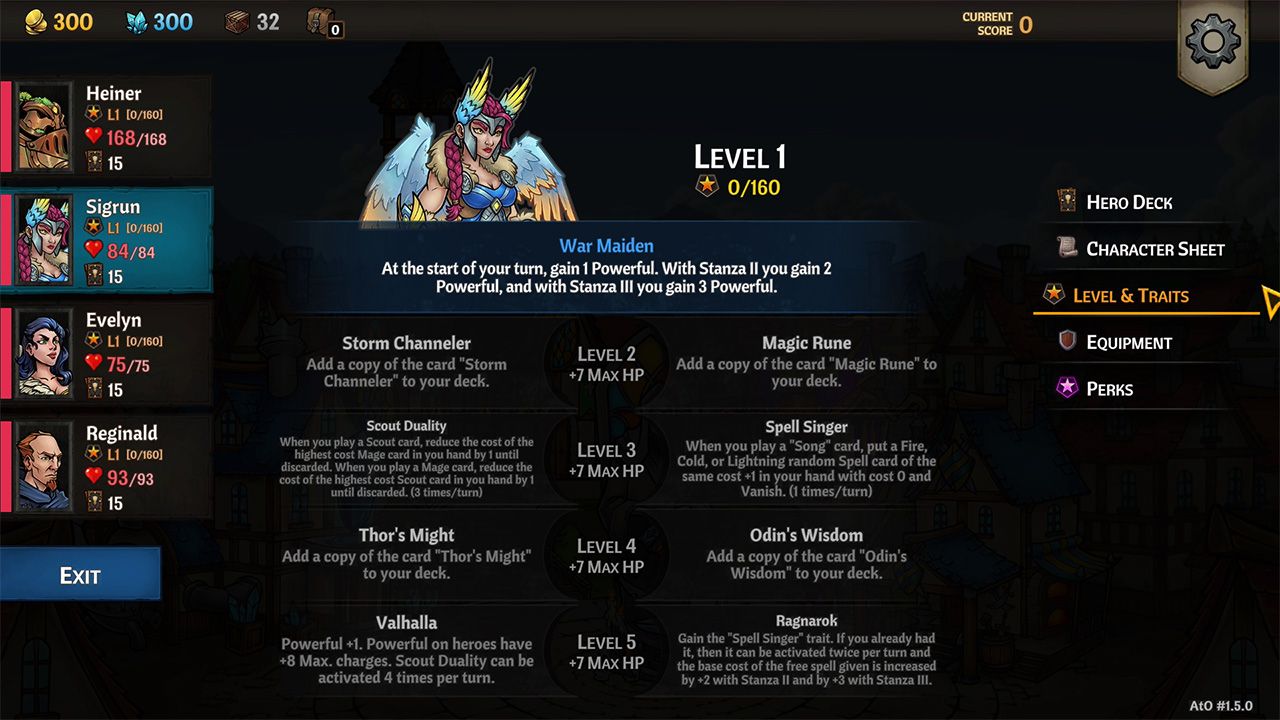
Task: Click the Exit button
Action: [80, 575]
